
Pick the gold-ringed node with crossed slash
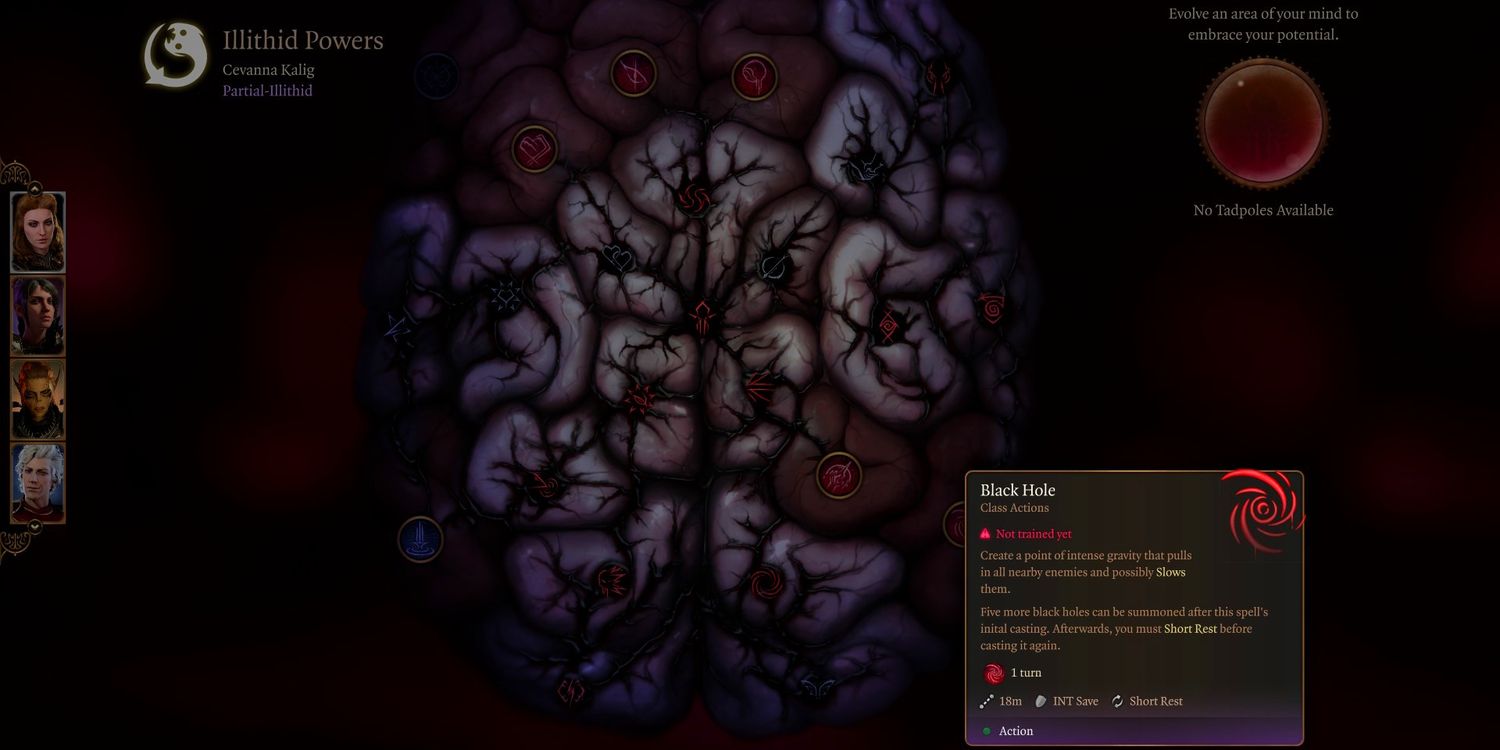[633, 73]
